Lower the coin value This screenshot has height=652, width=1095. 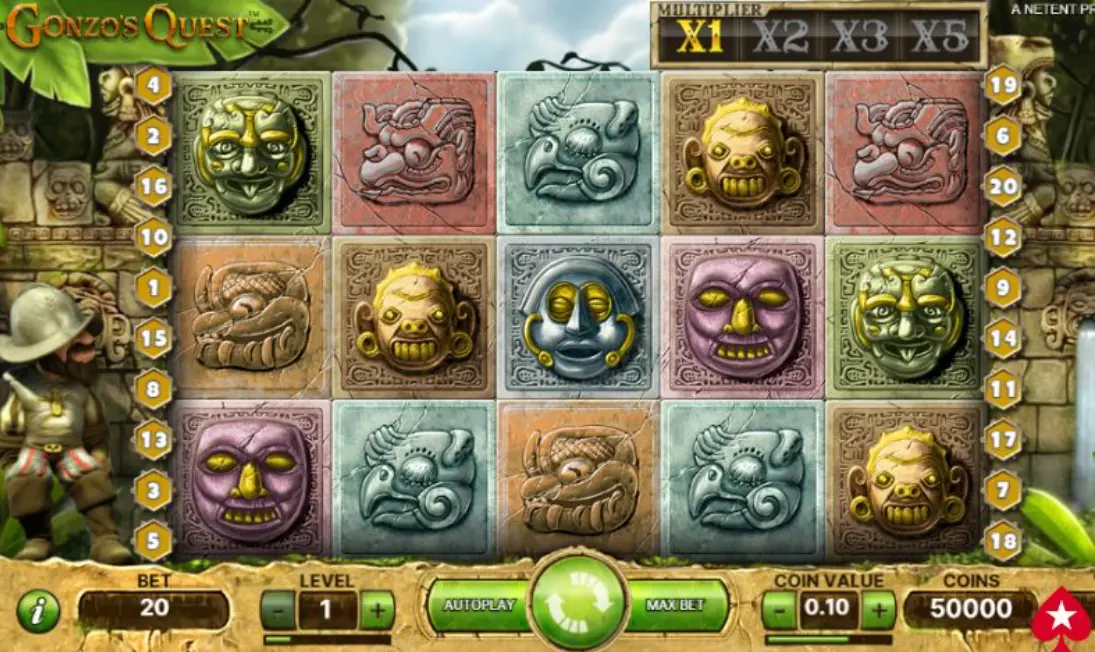[x=780, y=609]
